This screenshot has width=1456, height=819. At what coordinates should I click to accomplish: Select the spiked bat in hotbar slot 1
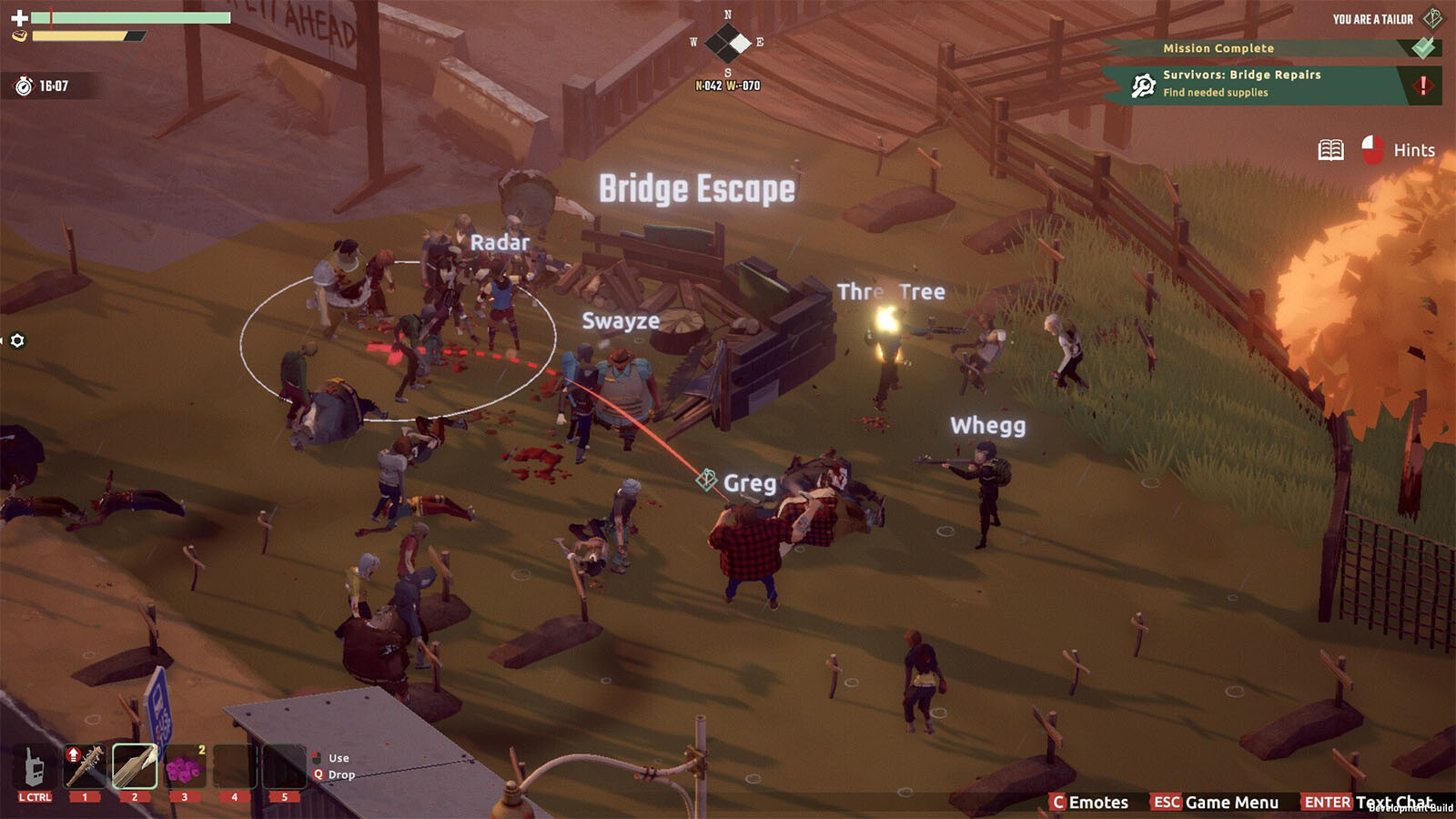(85, 766)
